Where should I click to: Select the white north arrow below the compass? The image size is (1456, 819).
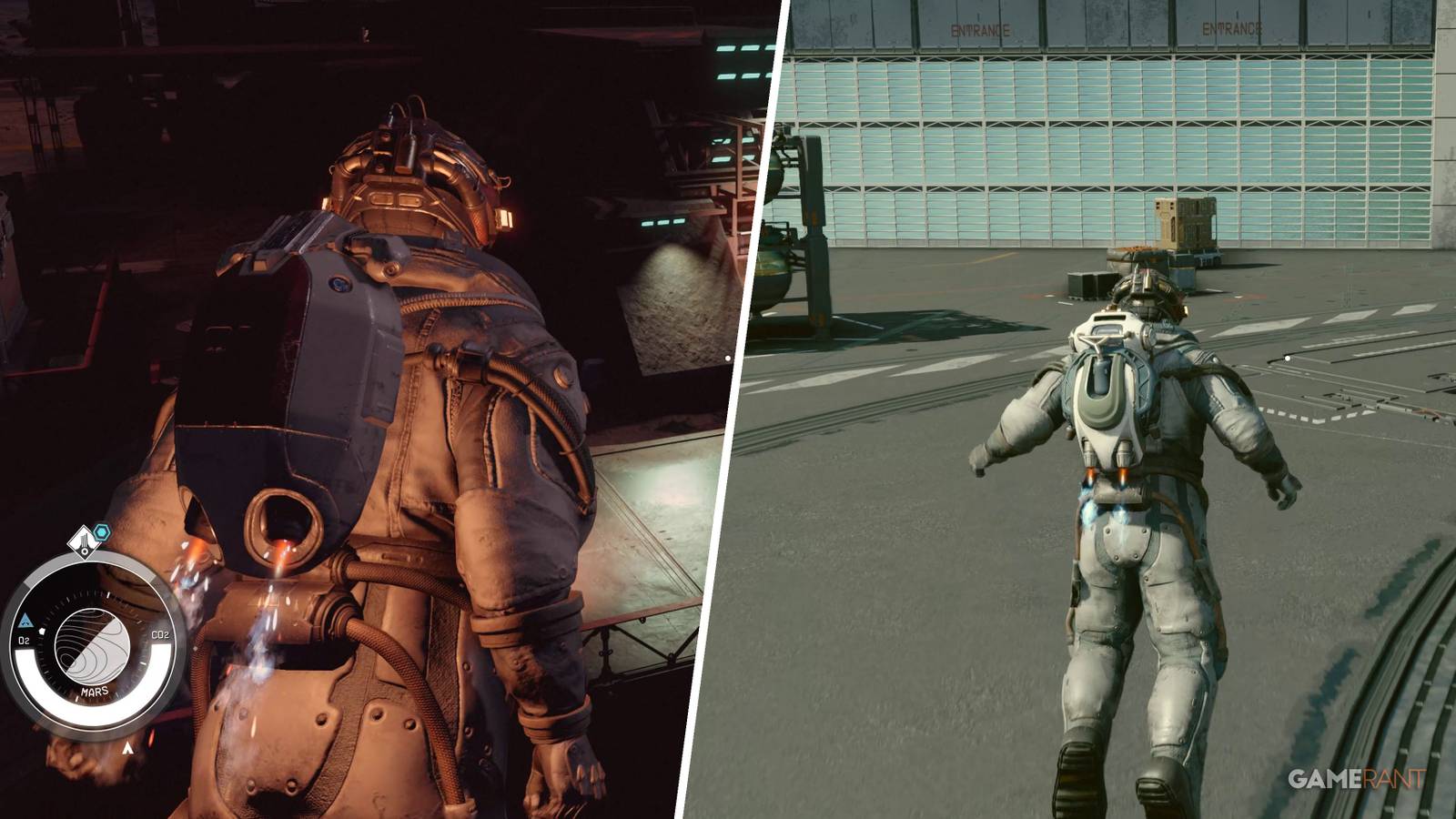click(127, 747)
